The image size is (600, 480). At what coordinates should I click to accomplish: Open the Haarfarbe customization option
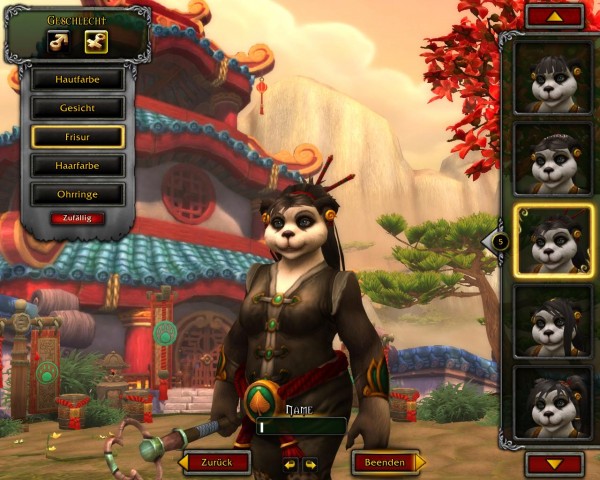[77, 166]
